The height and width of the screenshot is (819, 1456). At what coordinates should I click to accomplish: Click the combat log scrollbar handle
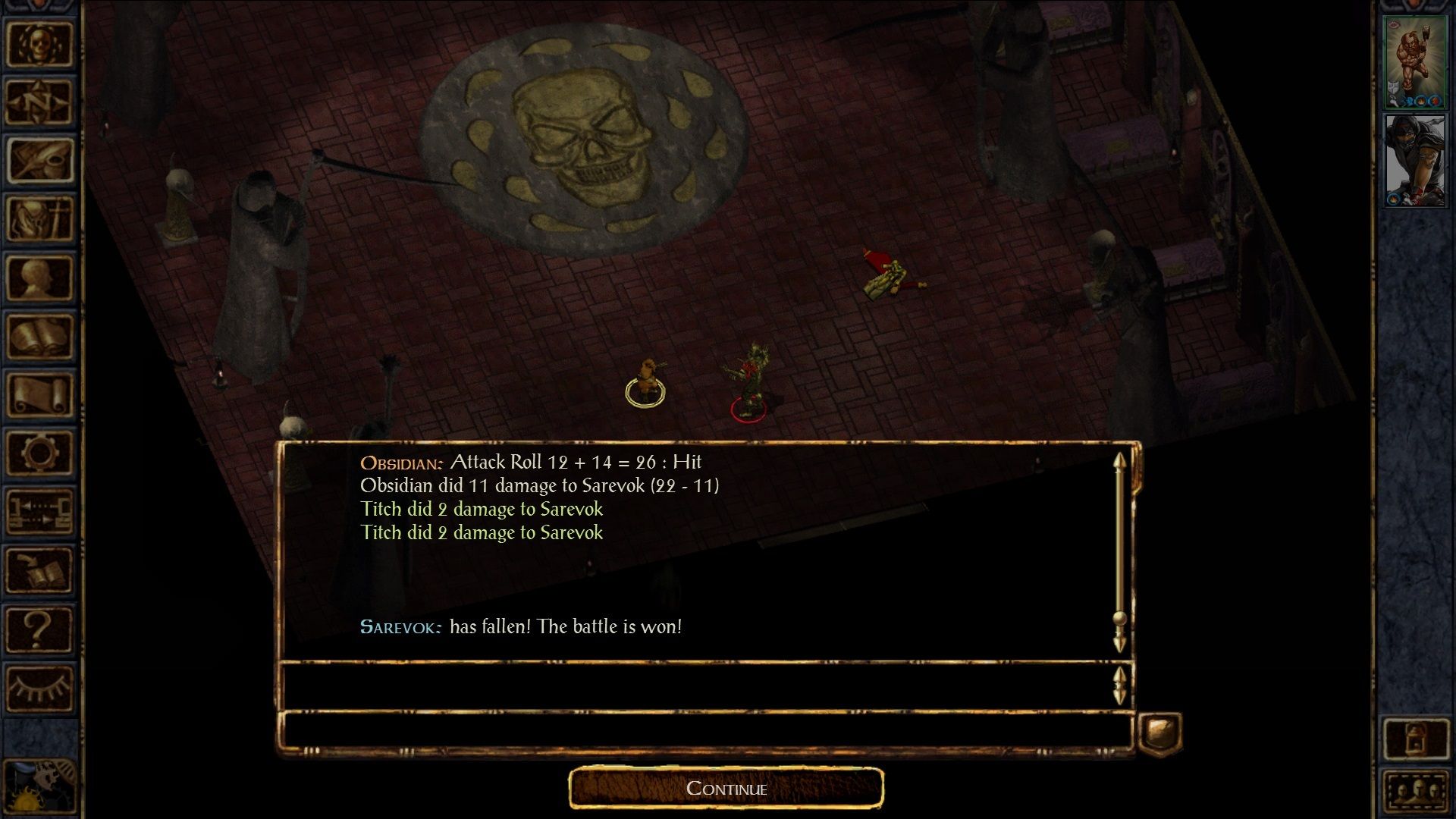point(1119,619)
